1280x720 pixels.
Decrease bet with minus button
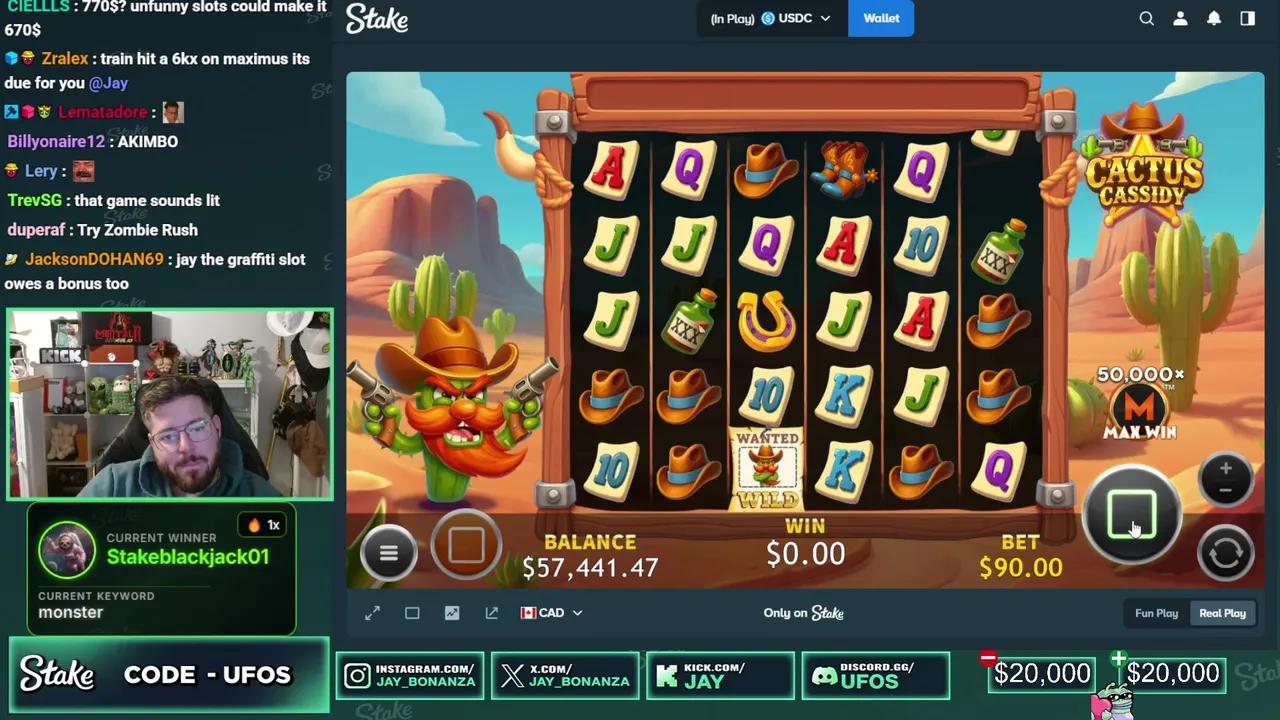pyautogui.click(x=1225, y=492)
